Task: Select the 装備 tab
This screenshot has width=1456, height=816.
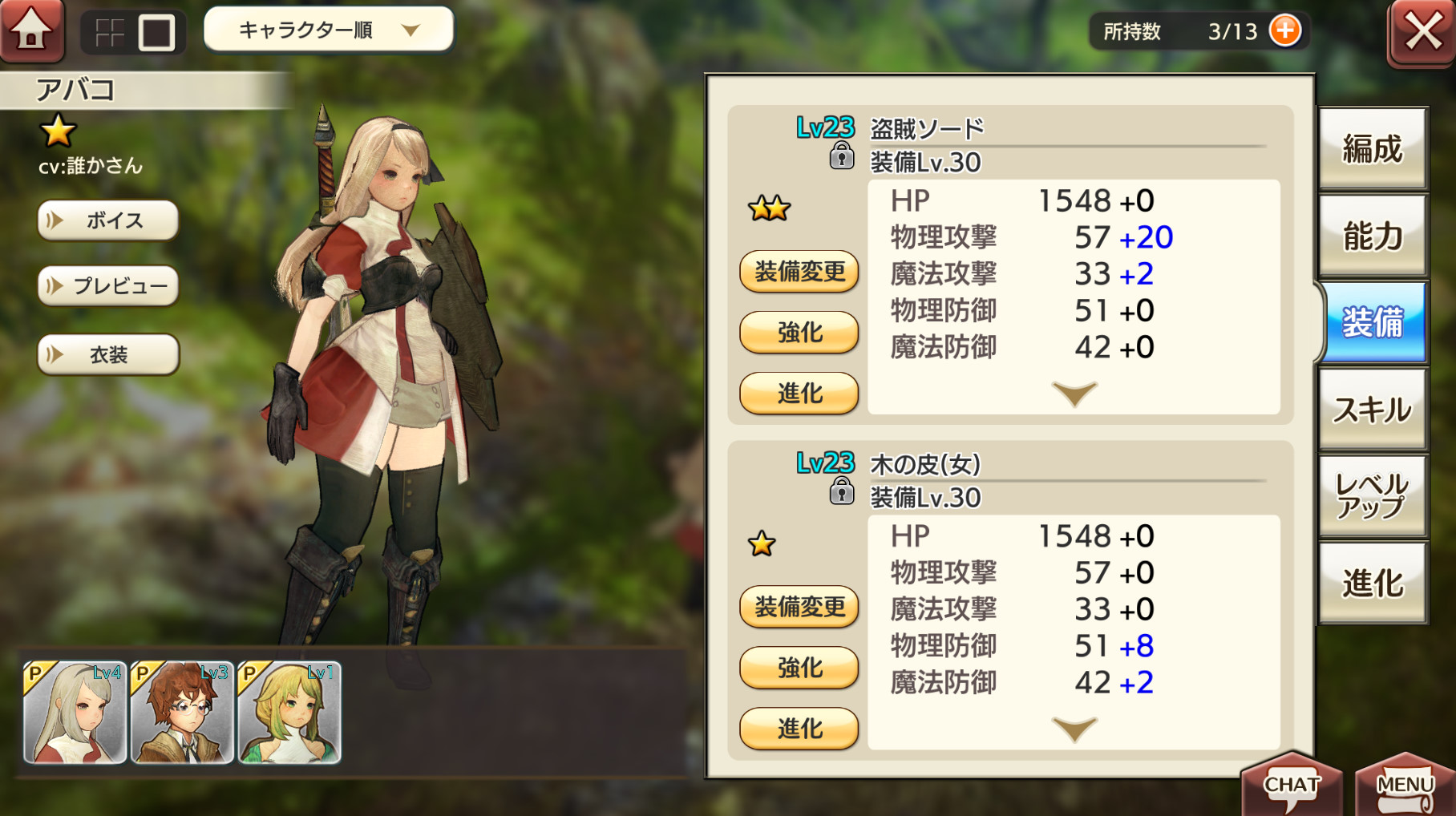Action: tap(1373, 323)
